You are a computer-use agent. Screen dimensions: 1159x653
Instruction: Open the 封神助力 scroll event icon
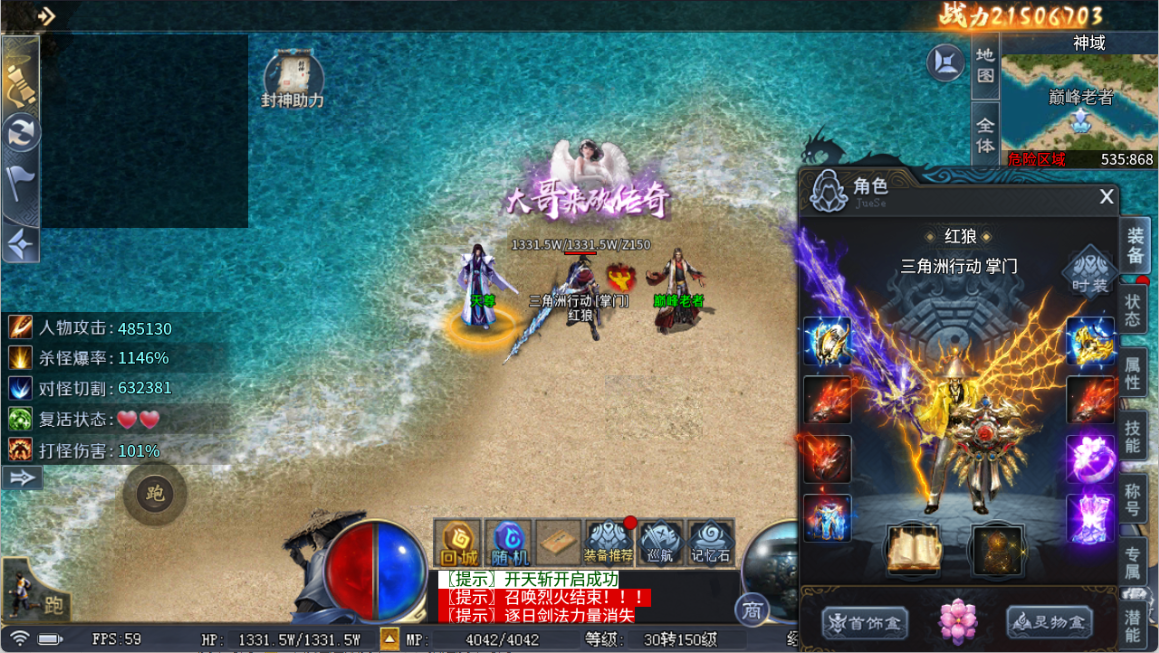[293, 80]
